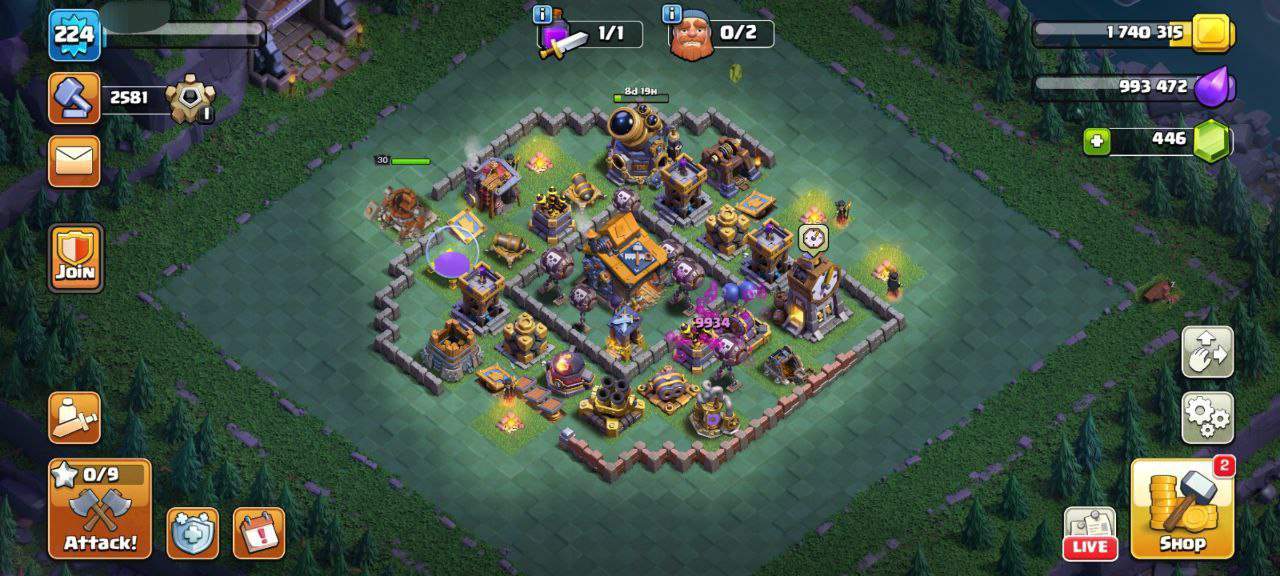The image size is (1280, 576).
Task: Tap the Join clan shield button
Action: (x=75, y=257)
